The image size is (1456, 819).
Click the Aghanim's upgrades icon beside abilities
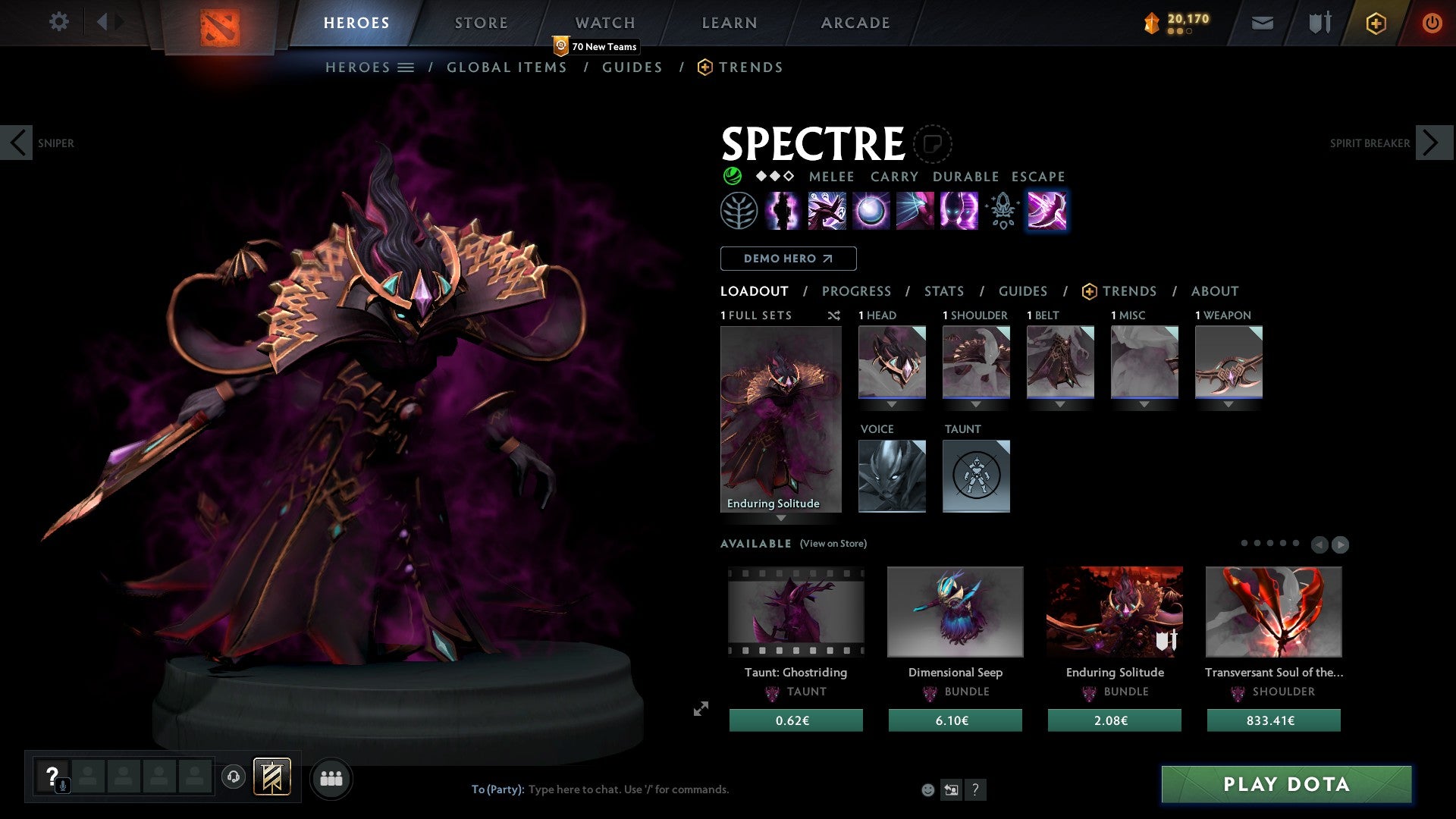tap(1001, 211)
